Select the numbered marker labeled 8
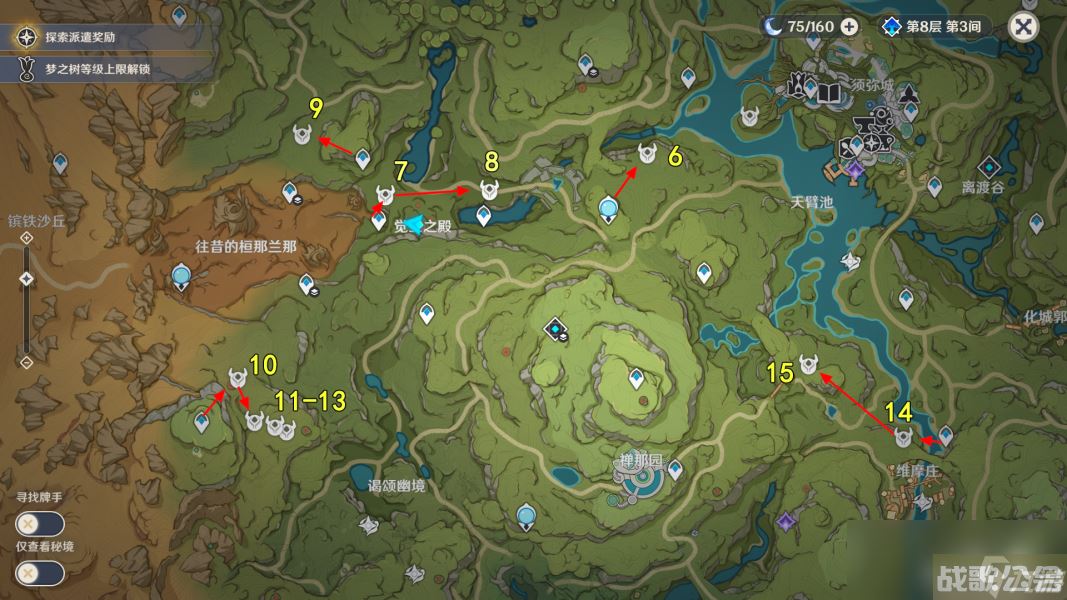This screenshot has height=600, width=1067. click(489, 190)
